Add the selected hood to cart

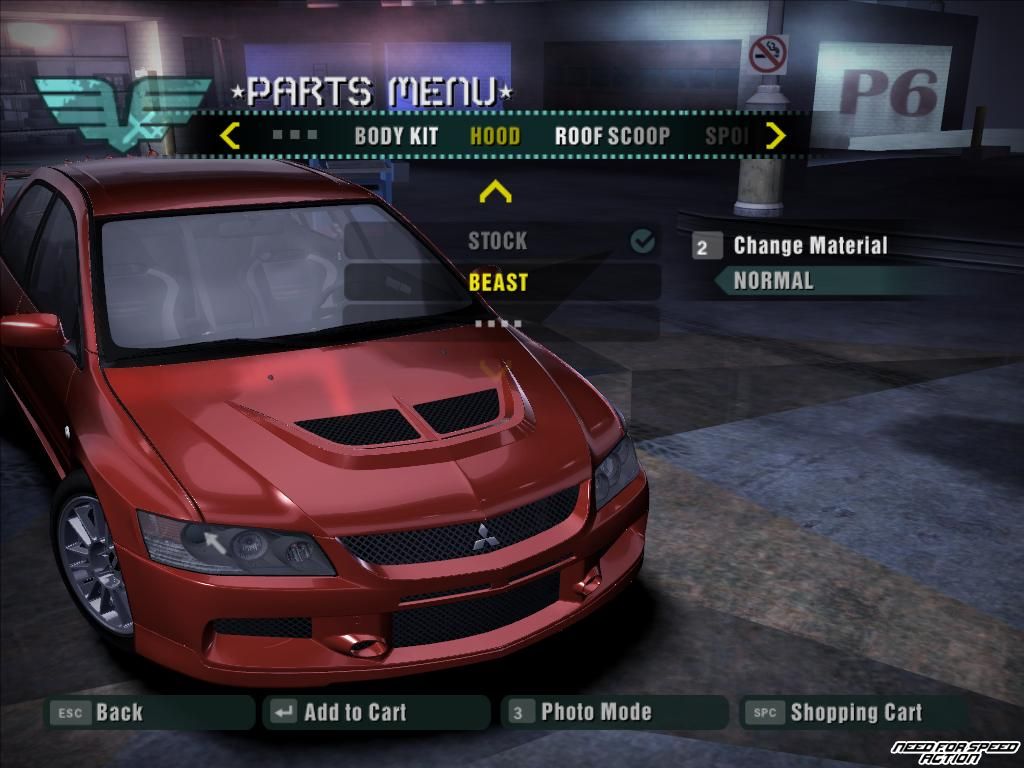(354, 713)
